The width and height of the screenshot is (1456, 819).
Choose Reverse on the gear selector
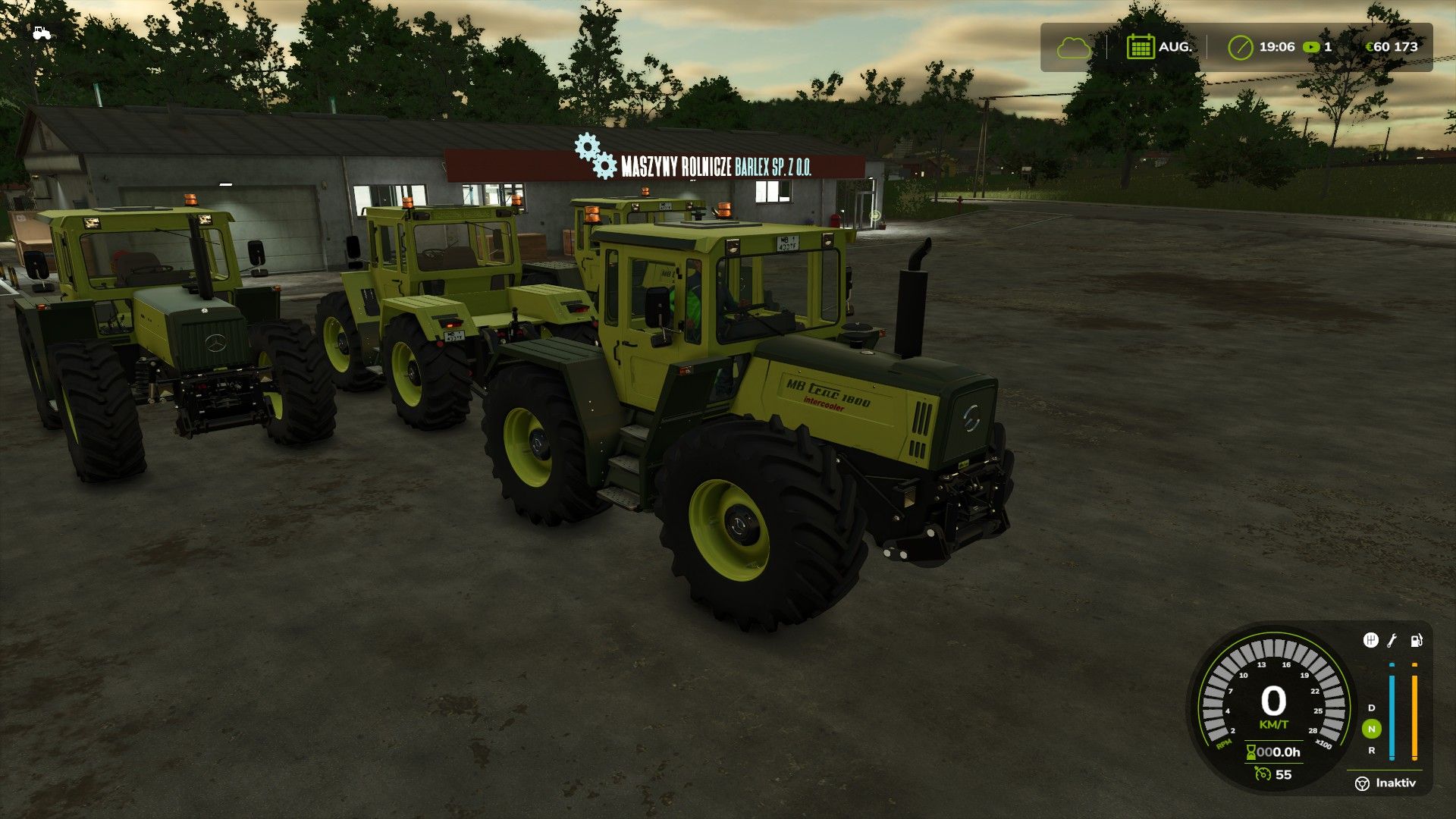[1371, 750]
